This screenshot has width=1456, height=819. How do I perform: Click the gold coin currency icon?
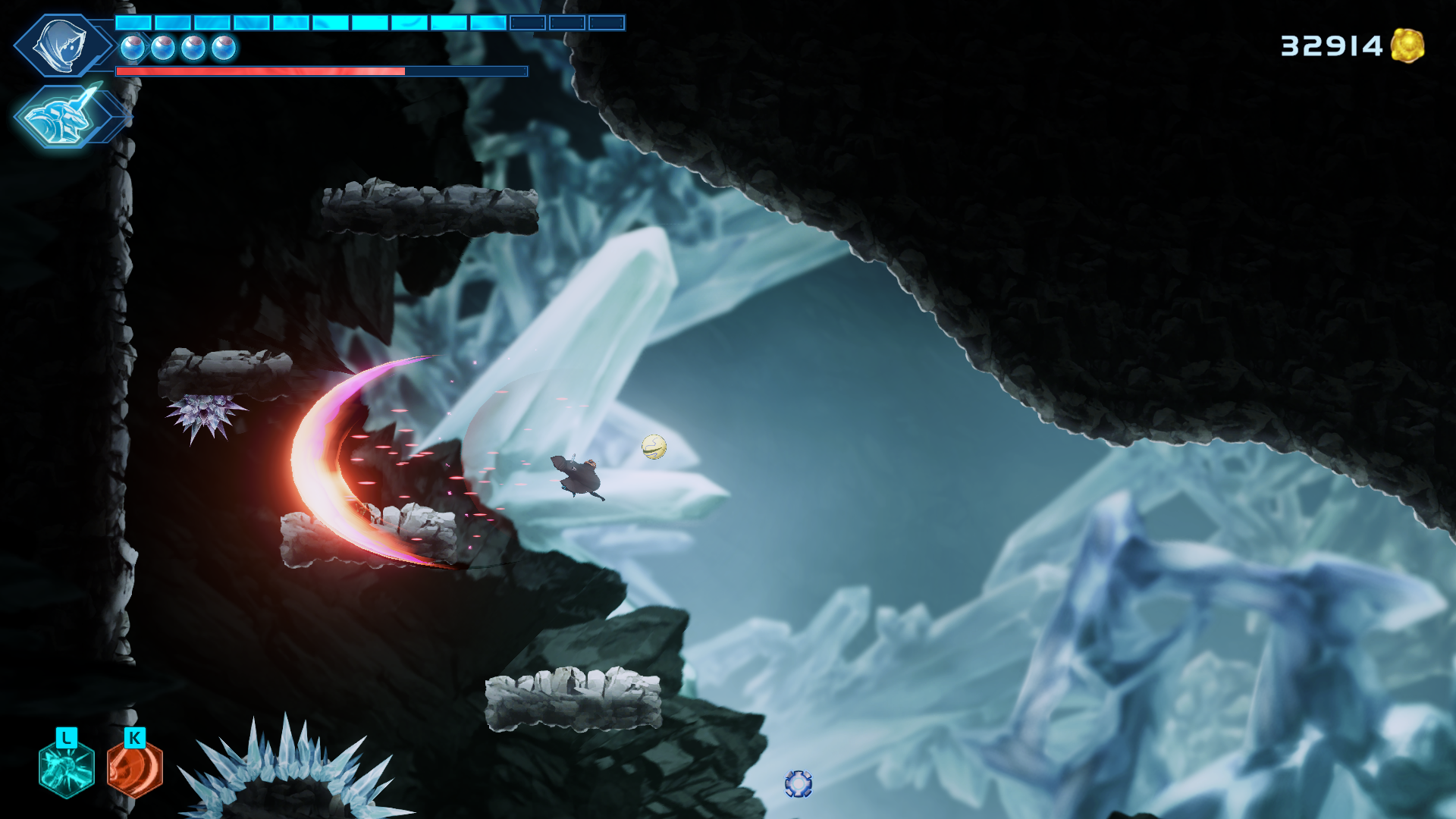pos(1410,45)
